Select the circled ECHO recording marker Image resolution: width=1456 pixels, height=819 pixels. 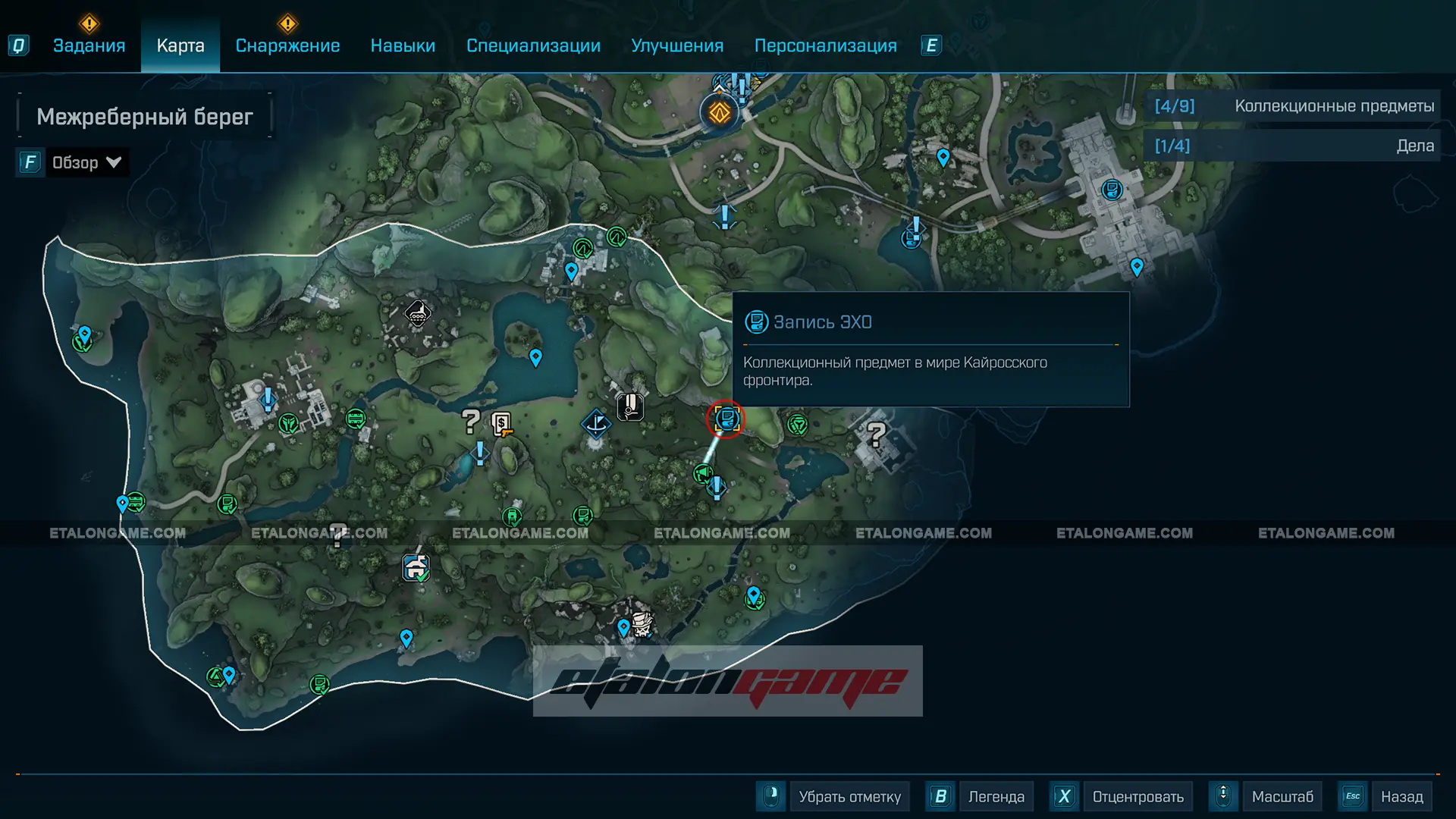(726, 419)
